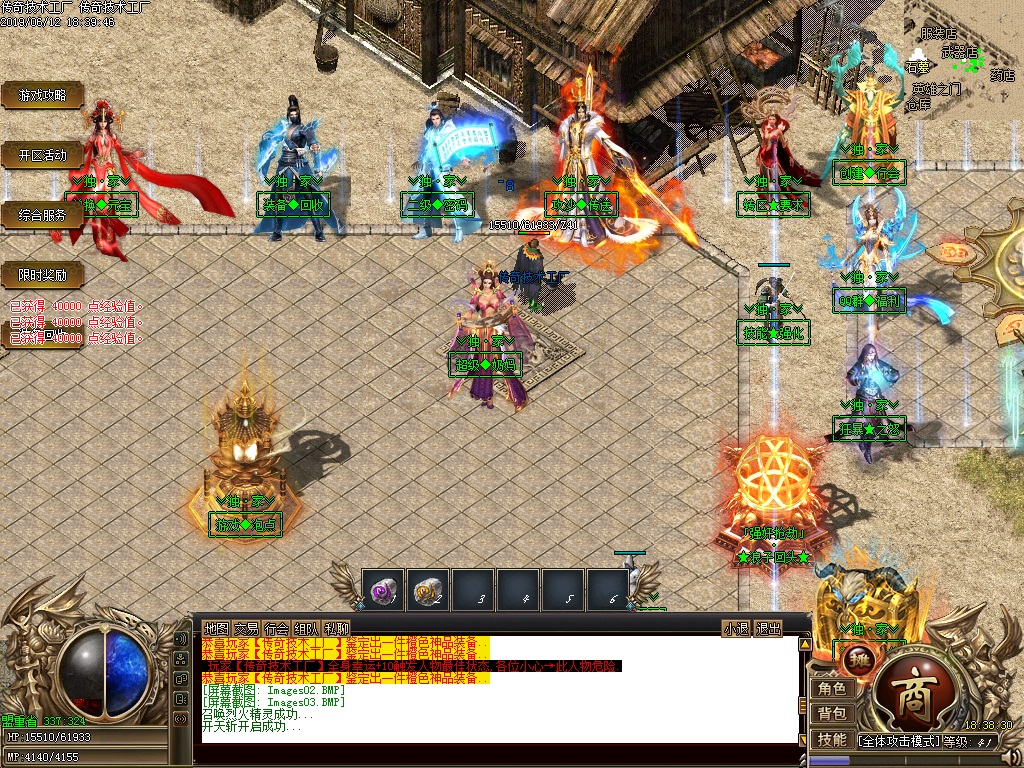The height and width of the screenshot is (768, 1024).
Task: Use the golden stone in hotbar slot 2
Action: click(428, 590)
